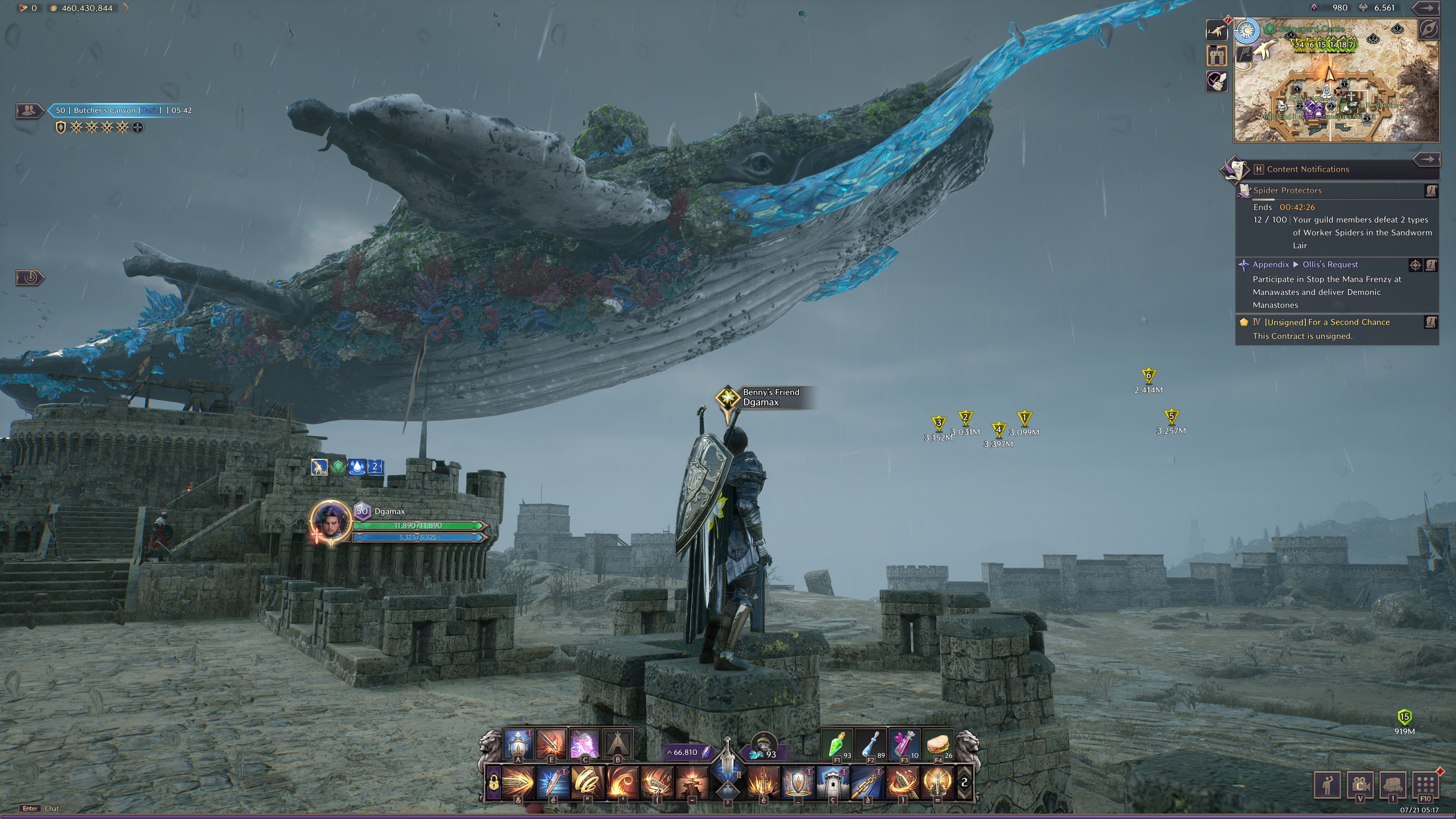Collapse the Content Notifications panel
This screenshot has height=819, width=1456.
tap(1426, 159)
